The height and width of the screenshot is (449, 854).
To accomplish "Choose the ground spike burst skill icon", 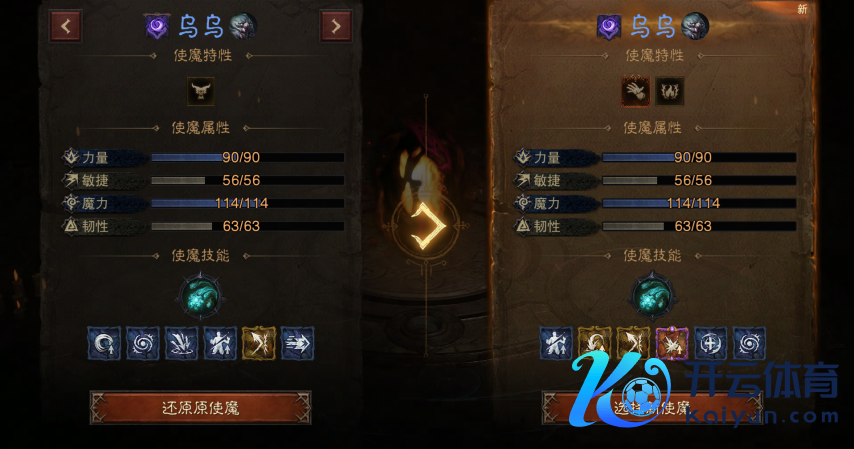I will (x=181, y=343).
